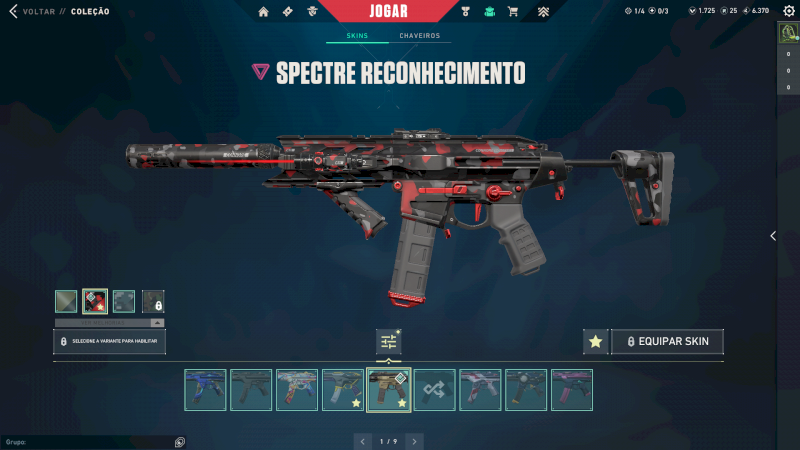Toggle the favorite star button
Image resolution: width=800 pixels, height=450 pixels.
pyautogui.click(x=596, y=342)
